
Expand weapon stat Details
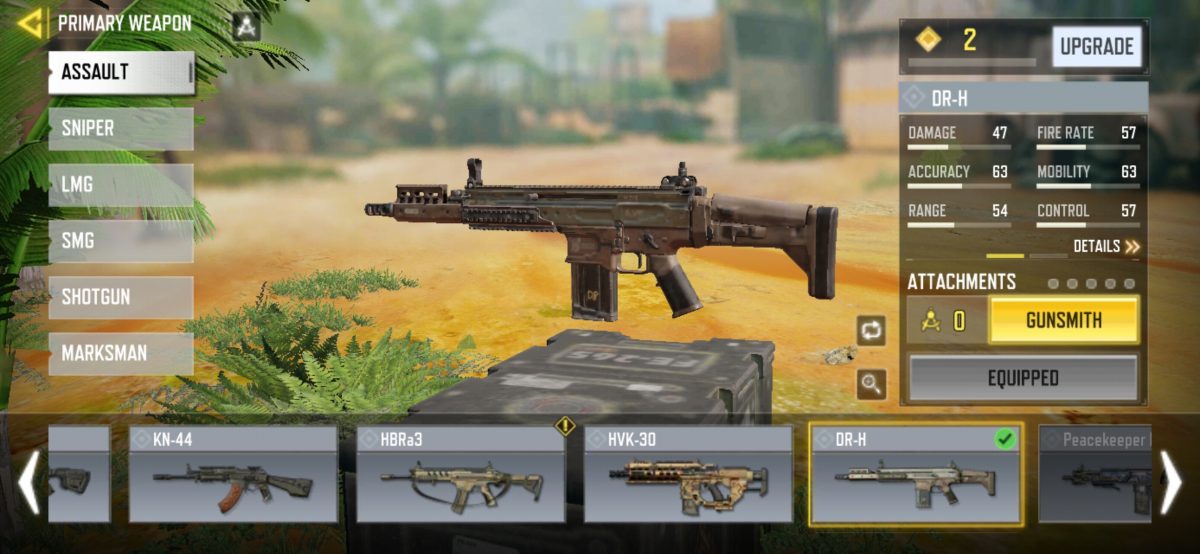click(x=1105, y=246)
